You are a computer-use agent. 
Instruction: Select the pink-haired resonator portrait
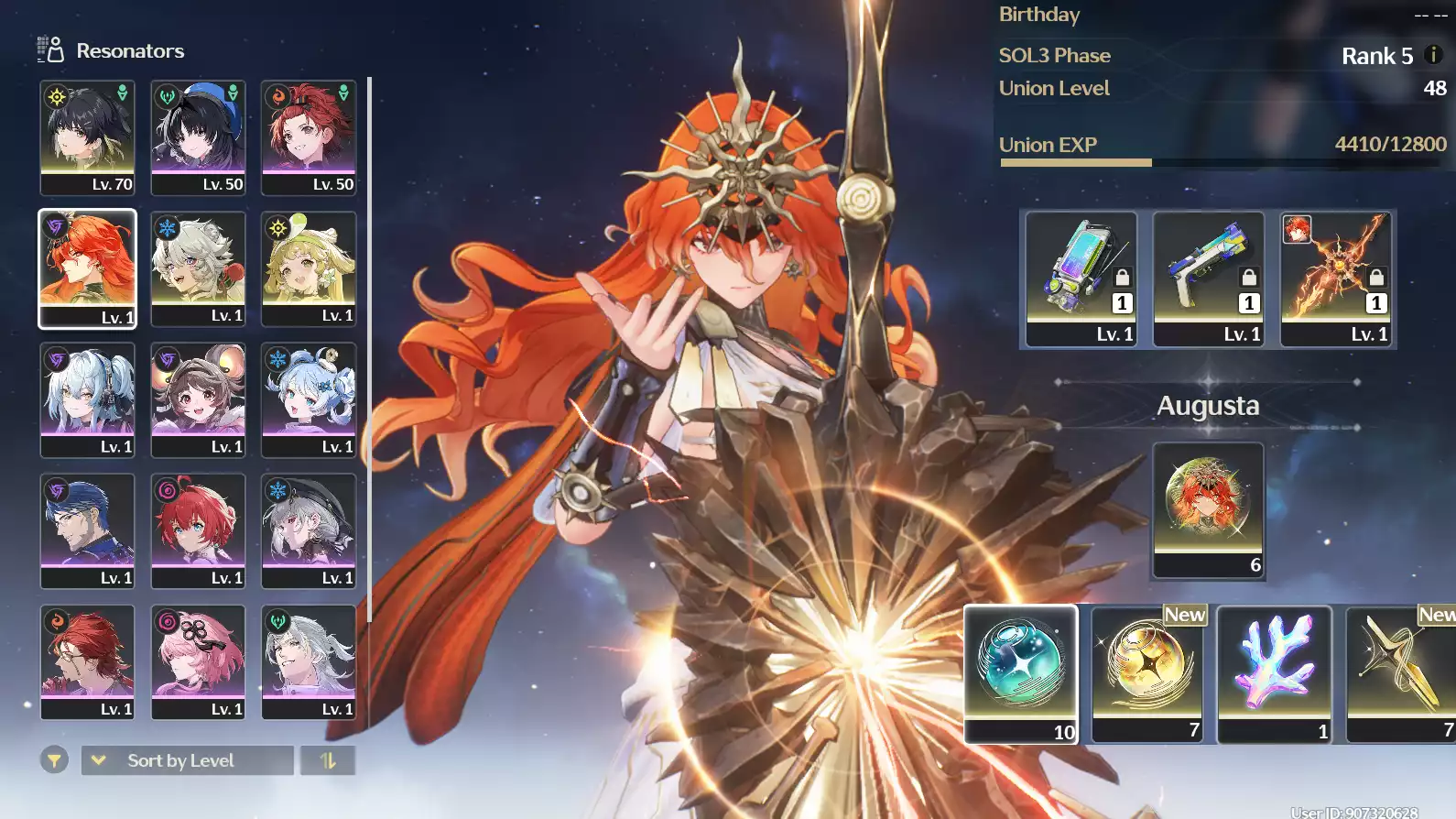pos(198,661)
